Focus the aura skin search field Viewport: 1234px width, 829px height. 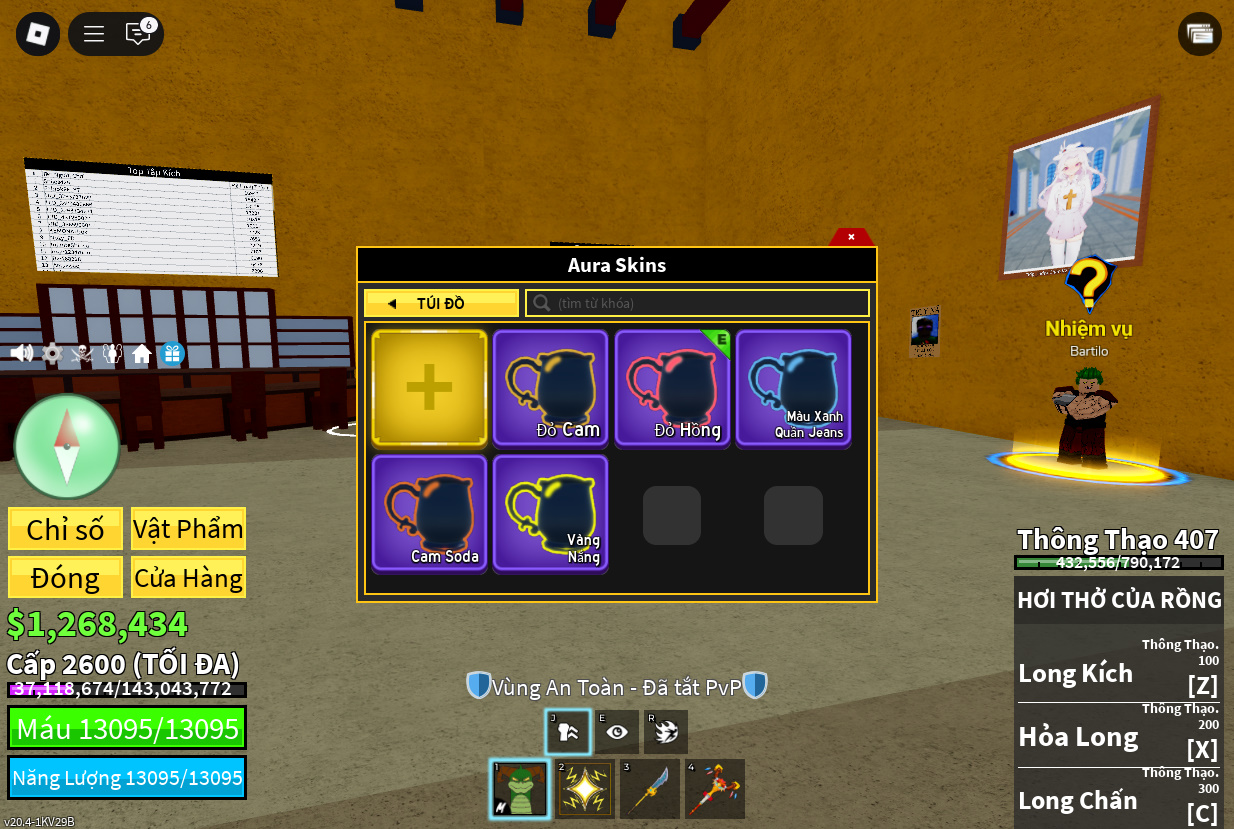pyautogui.click(x=698, y=303)
